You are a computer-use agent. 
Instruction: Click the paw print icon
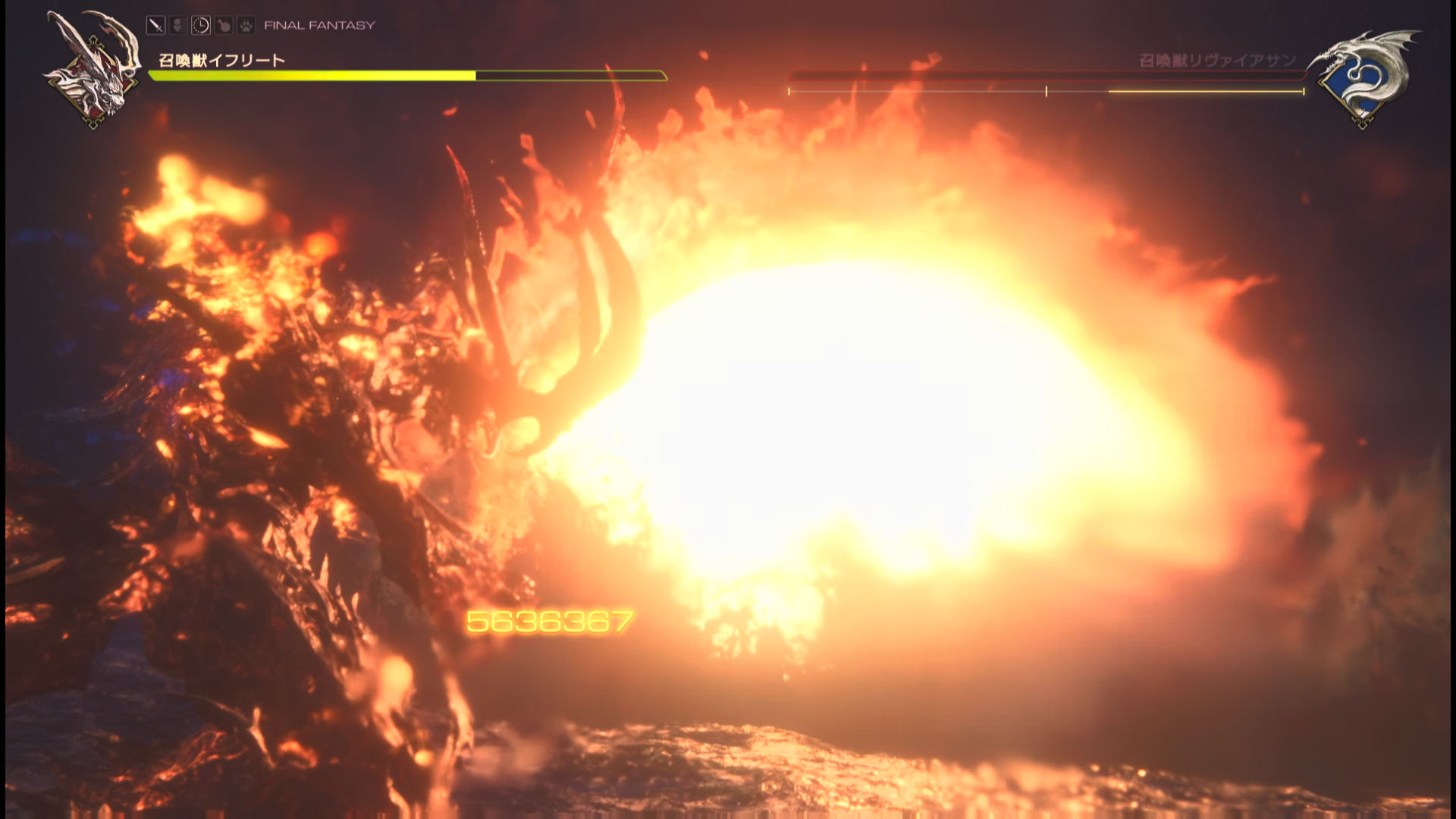coord(246,25)
